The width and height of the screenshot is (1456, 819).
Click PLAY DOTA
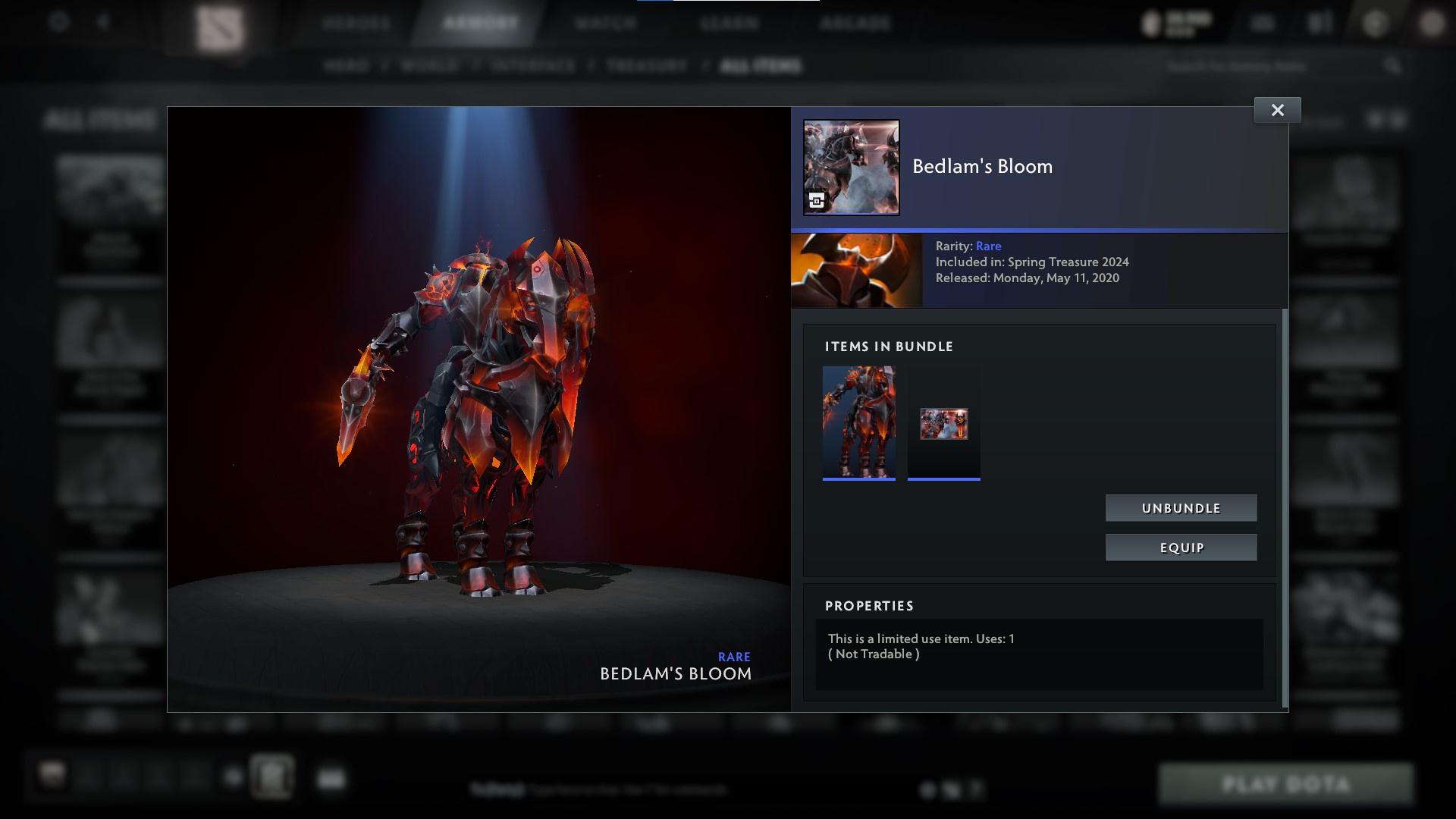click(1288, 785)
